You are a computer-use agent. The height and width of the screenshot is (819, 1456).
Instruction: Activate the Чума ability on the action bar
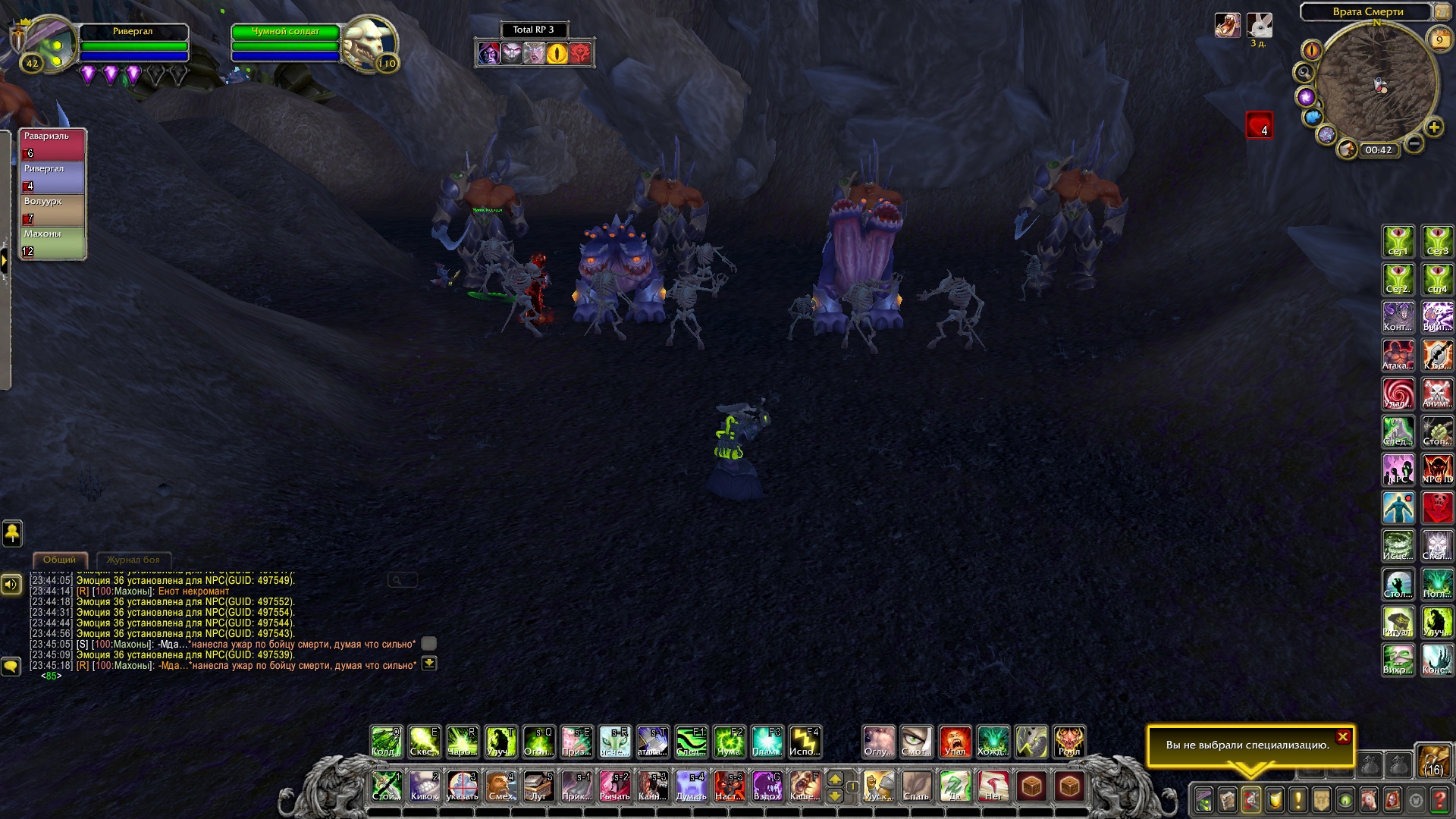pyautogui.click(x=729, y=742)
